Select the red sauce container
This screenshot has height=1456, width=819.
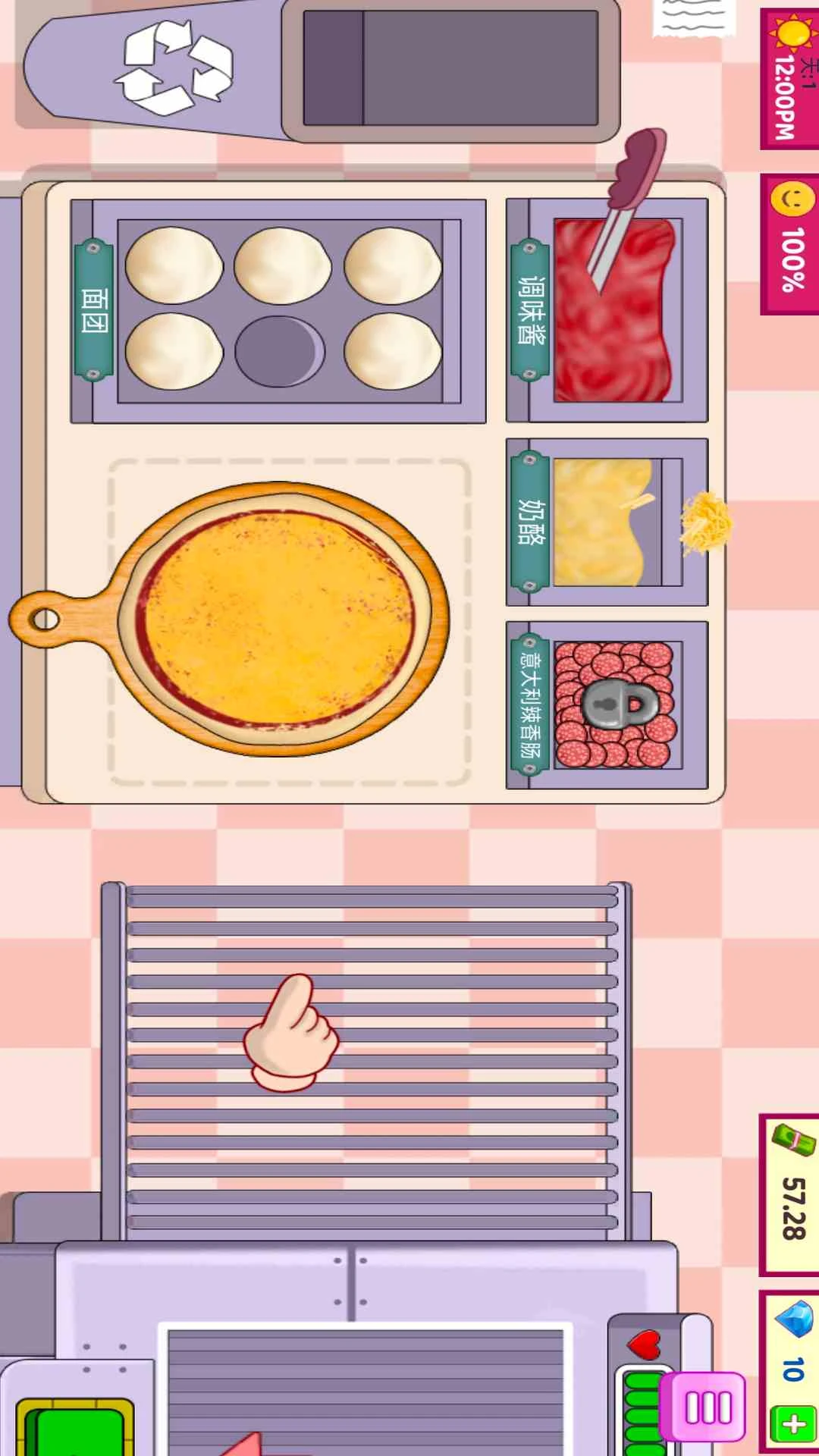[614, 311]
